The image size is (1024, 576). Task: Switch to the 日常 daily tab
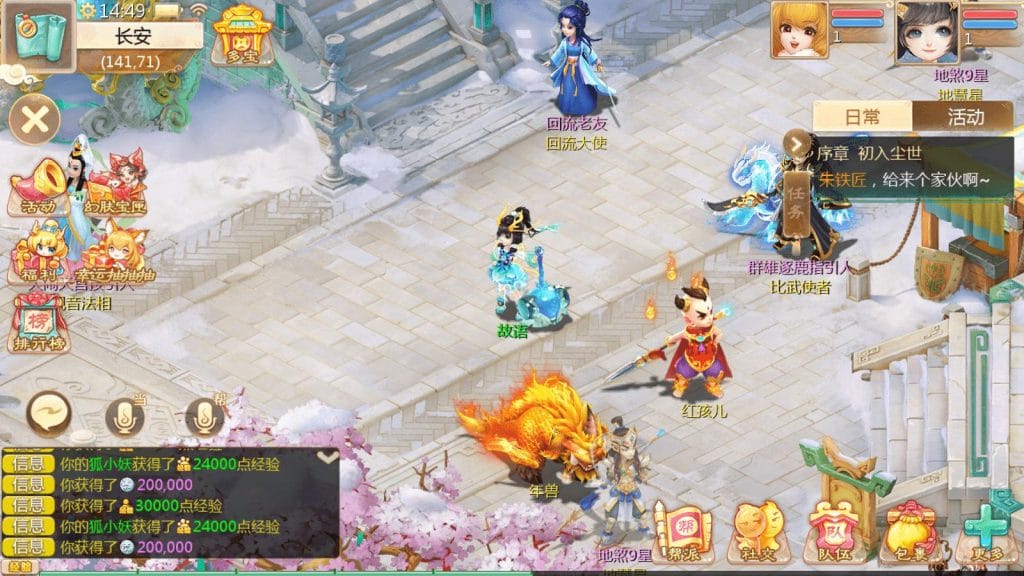click(862, 116)
